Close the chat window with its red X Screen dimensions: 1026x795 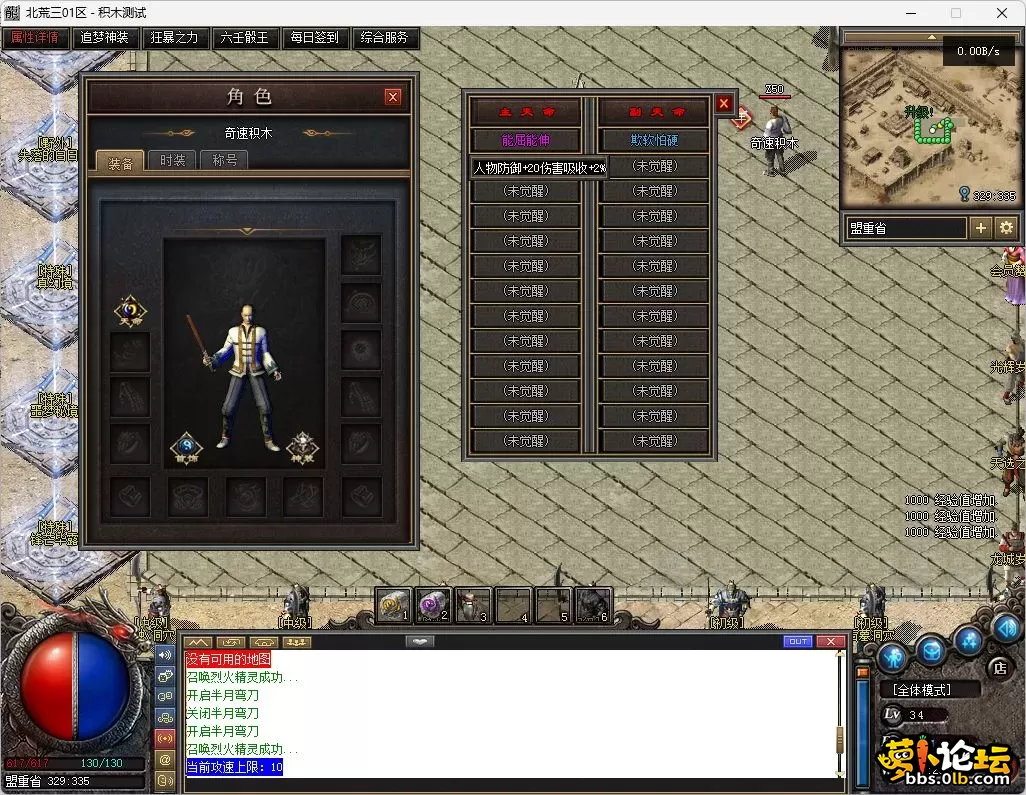(830, 641)
